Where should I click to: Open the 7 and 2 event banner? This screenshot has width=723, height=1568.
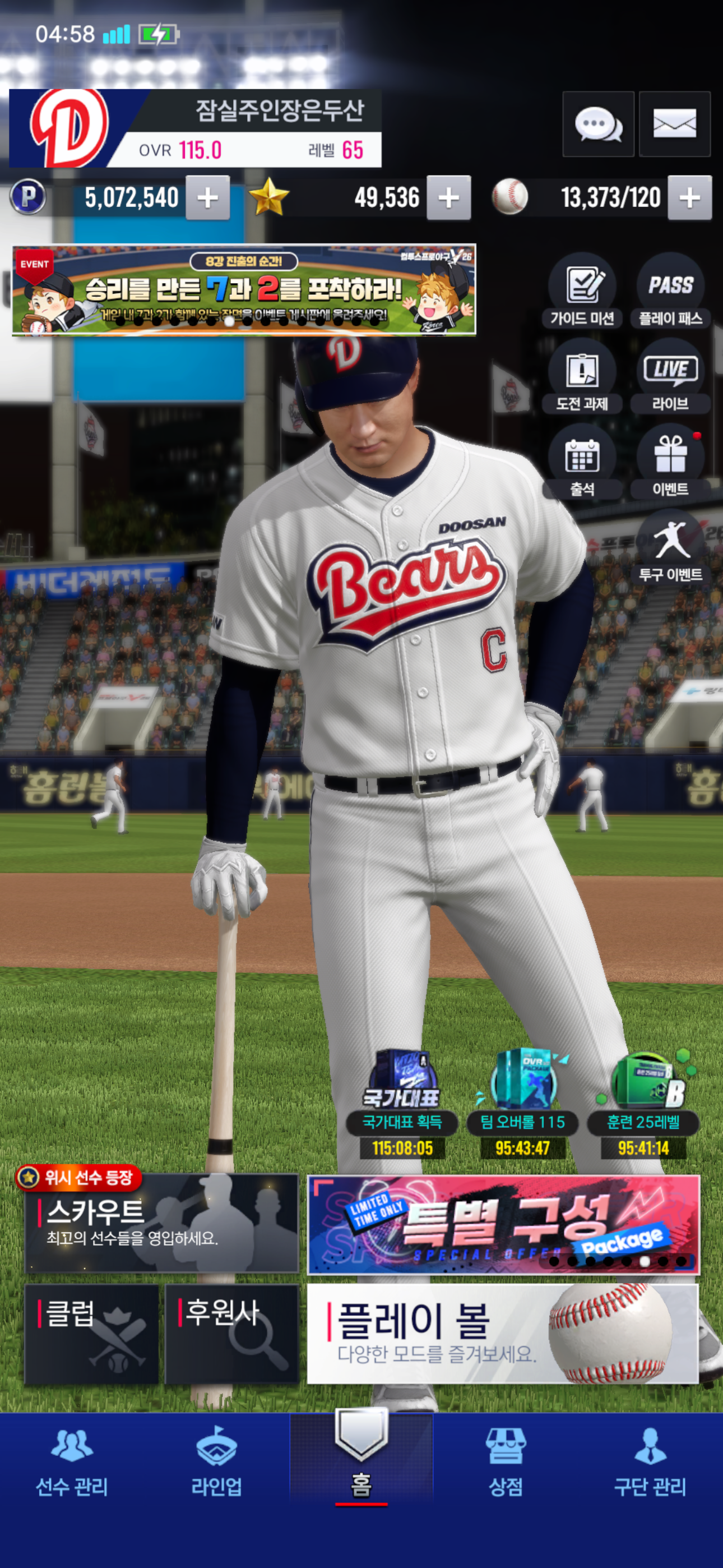[243, 290]
